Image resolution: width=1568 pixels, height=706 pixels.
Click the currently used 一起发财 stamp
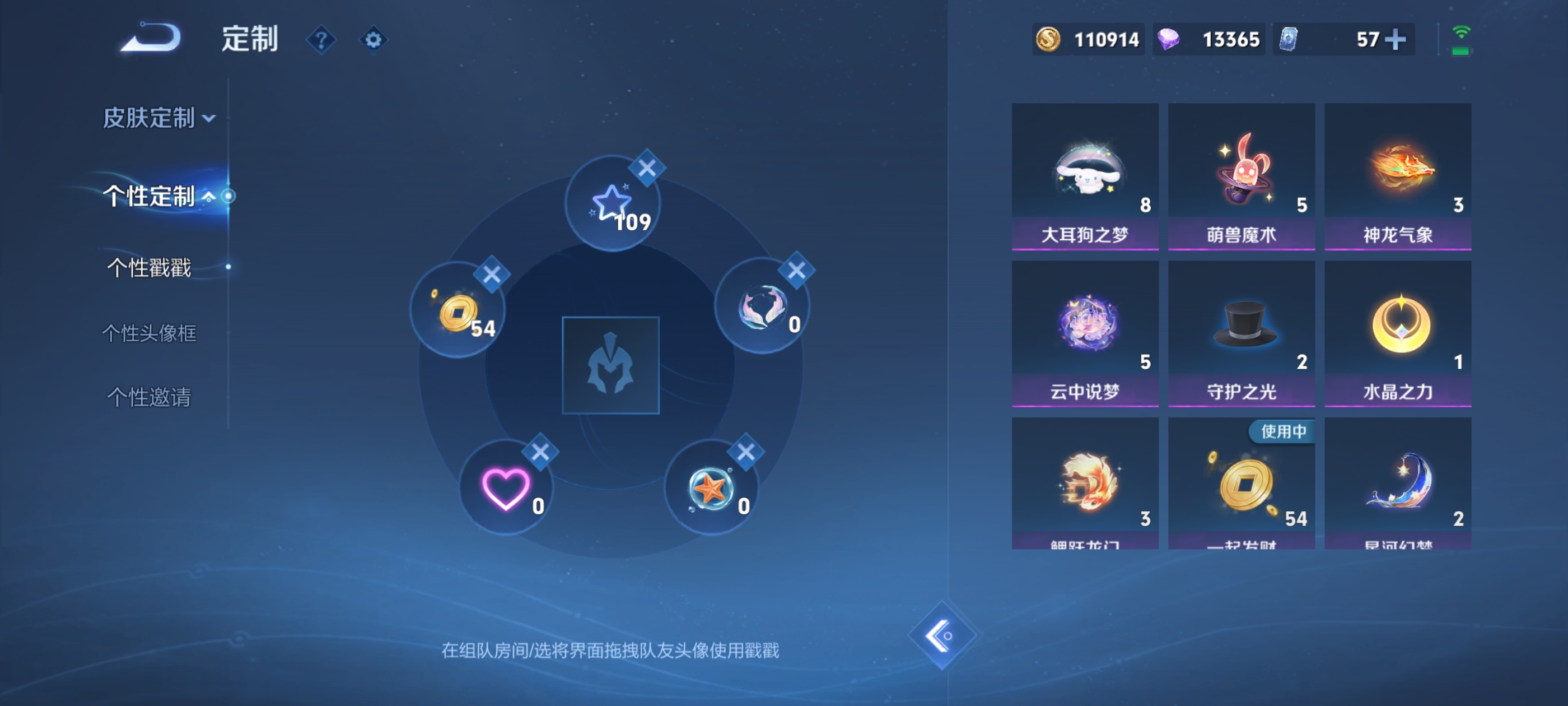click(x=1241, y=487)
